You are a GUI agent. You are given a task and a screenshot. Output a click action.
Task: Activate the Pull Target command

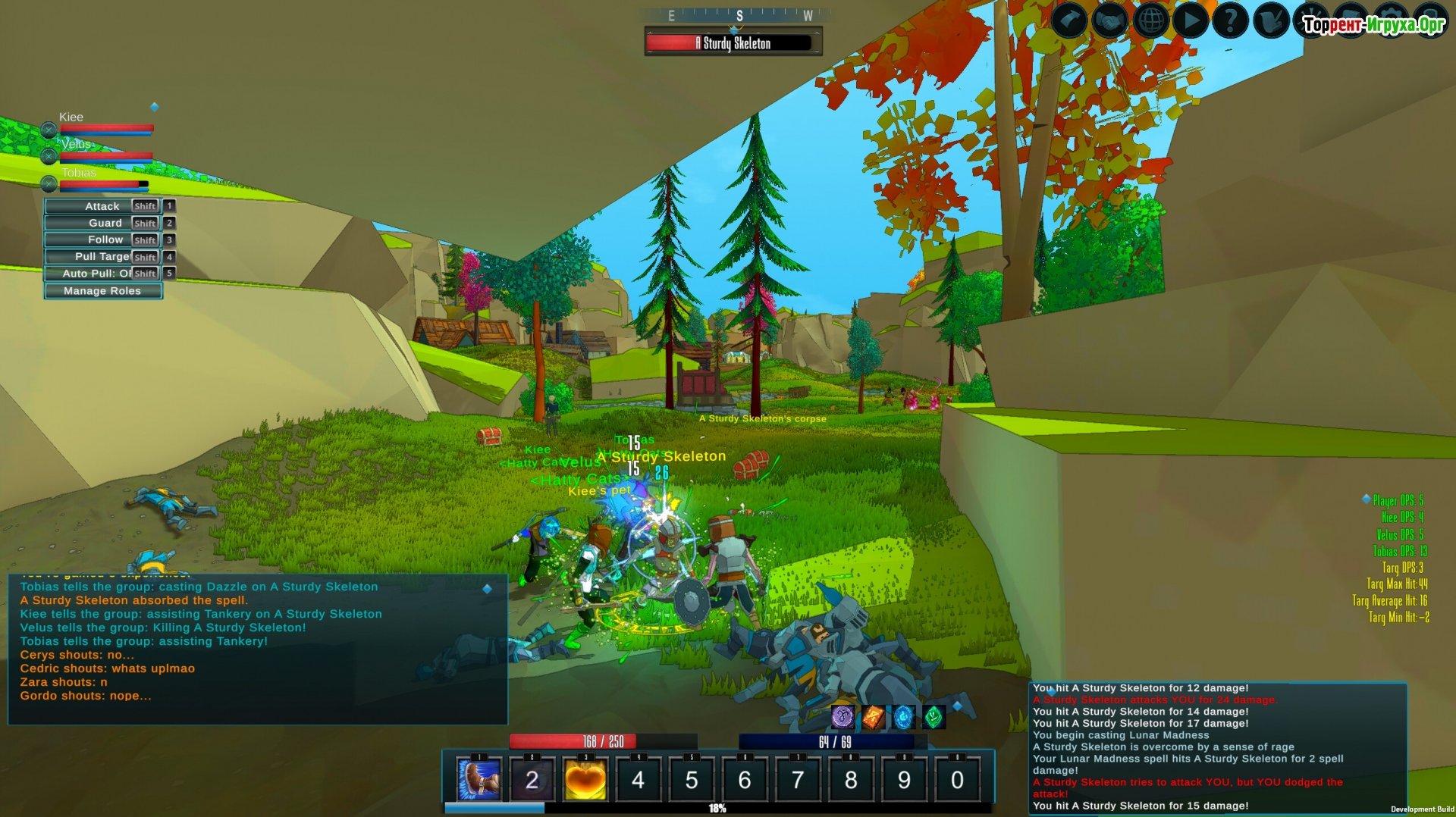tap(102, 257)
